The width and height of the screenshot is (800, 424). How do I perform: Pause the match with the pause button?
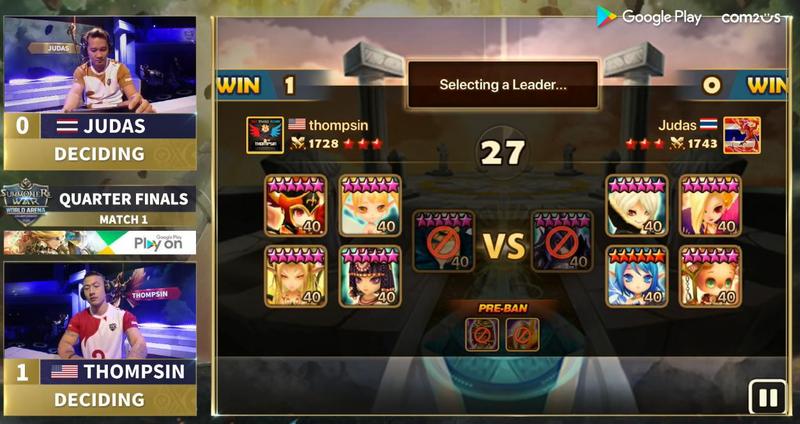tap(767, 397)
